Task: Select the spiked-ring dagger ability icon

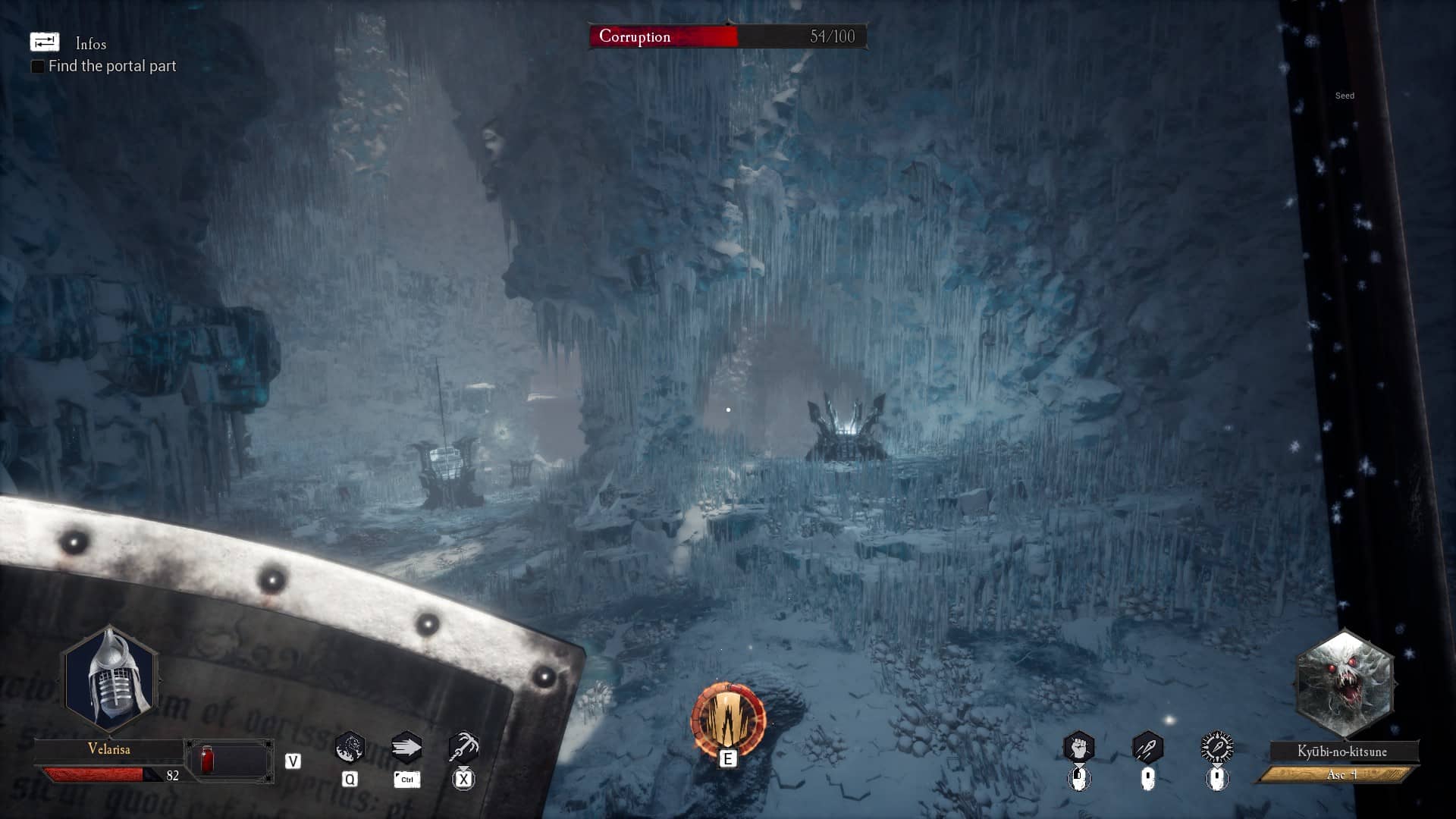Action: pyautogui.click(x=1217, y=748)
